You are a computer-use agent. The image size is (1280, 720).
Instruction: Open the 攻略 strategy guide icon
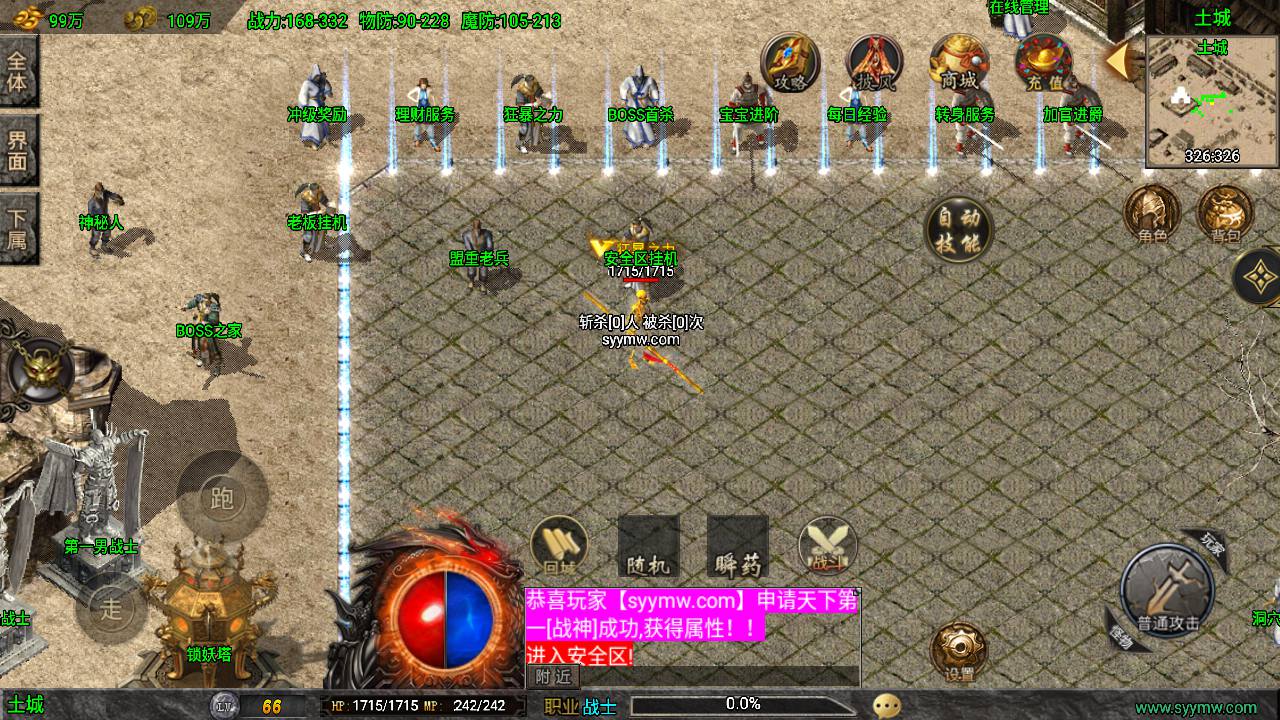coord(790,63)
